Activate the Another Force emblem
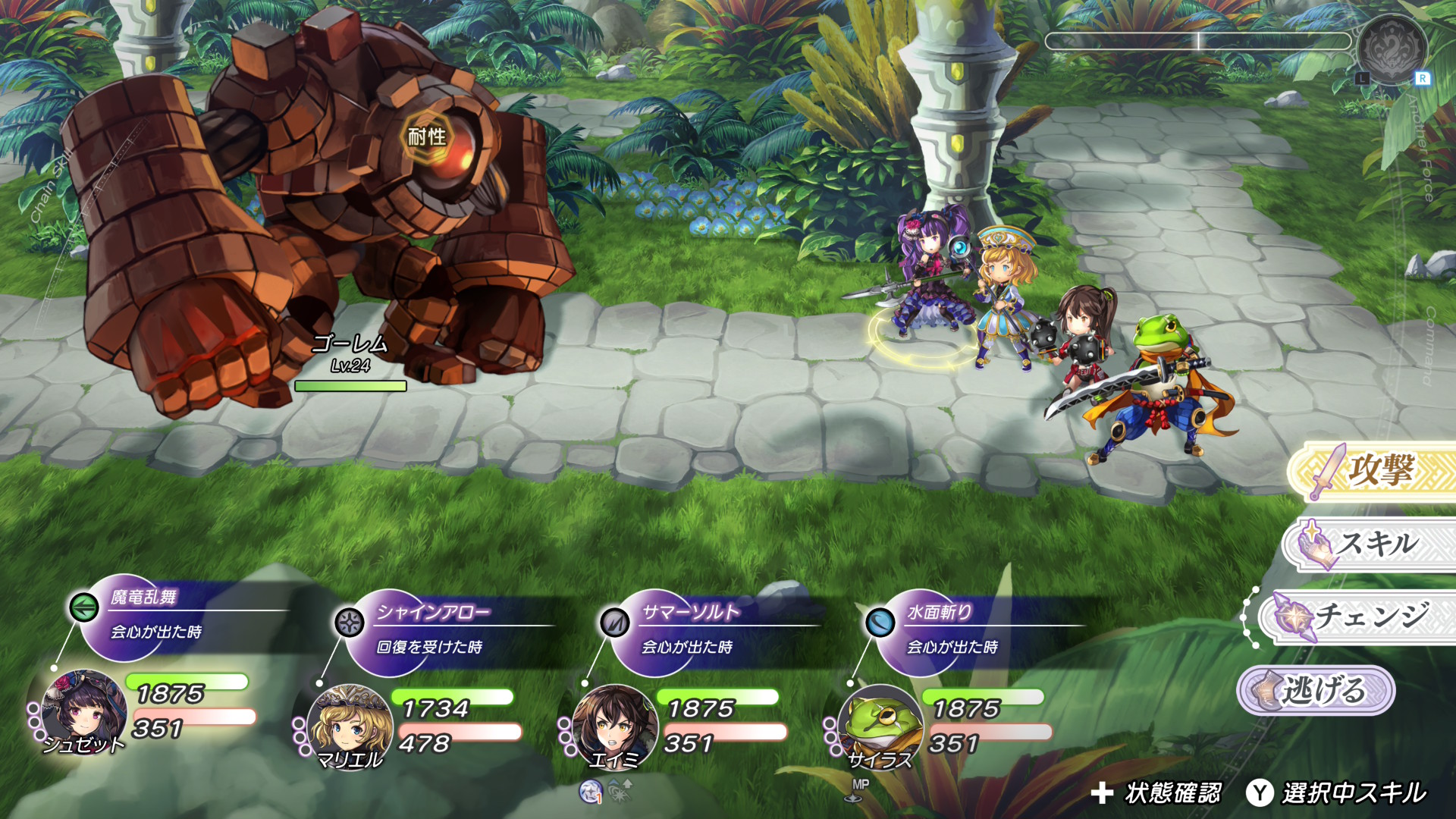Screen dimensions: 1456x819 (1392, 49)
